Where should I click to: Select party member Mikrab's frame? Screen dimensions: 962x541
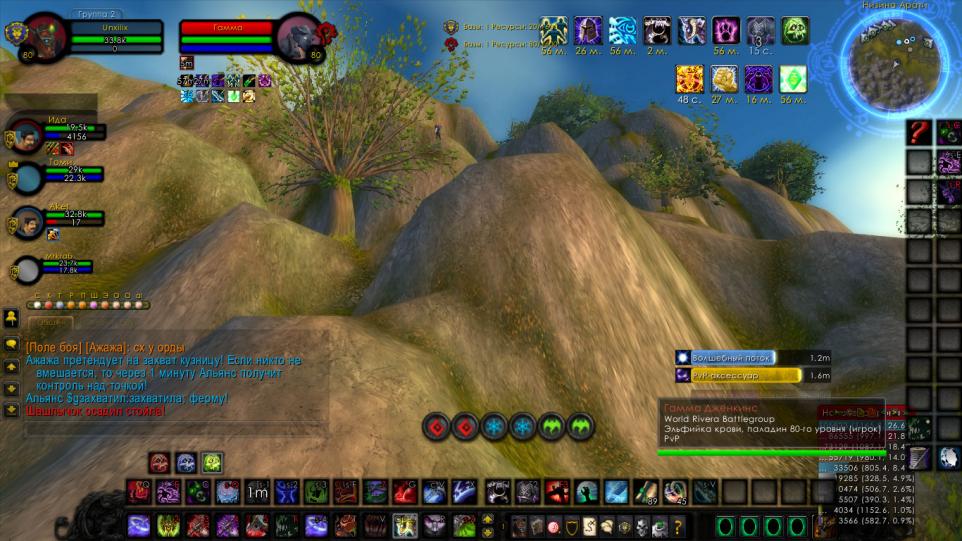[26, 268]
